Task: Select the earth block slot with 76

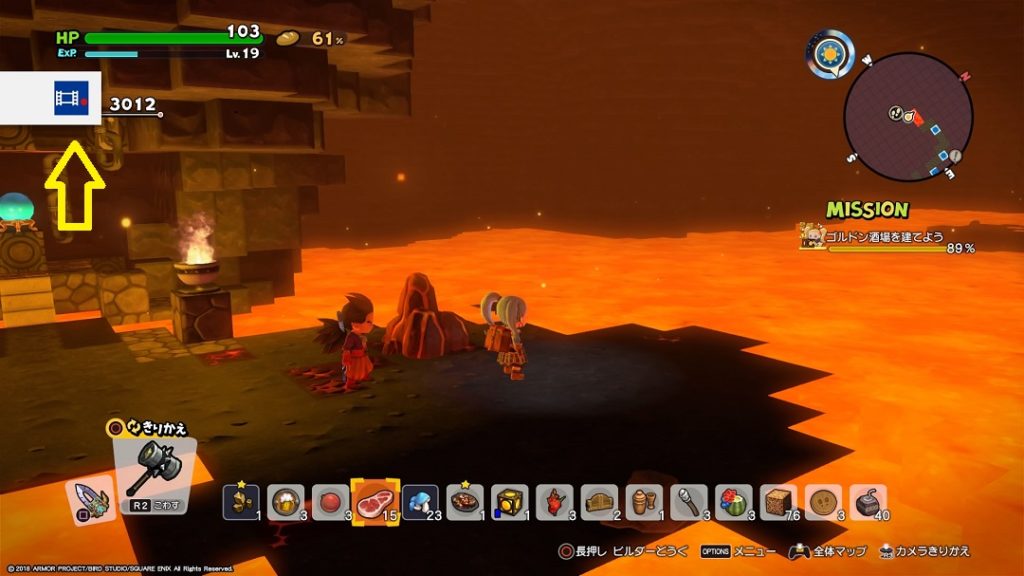Action: pos(780,501)
